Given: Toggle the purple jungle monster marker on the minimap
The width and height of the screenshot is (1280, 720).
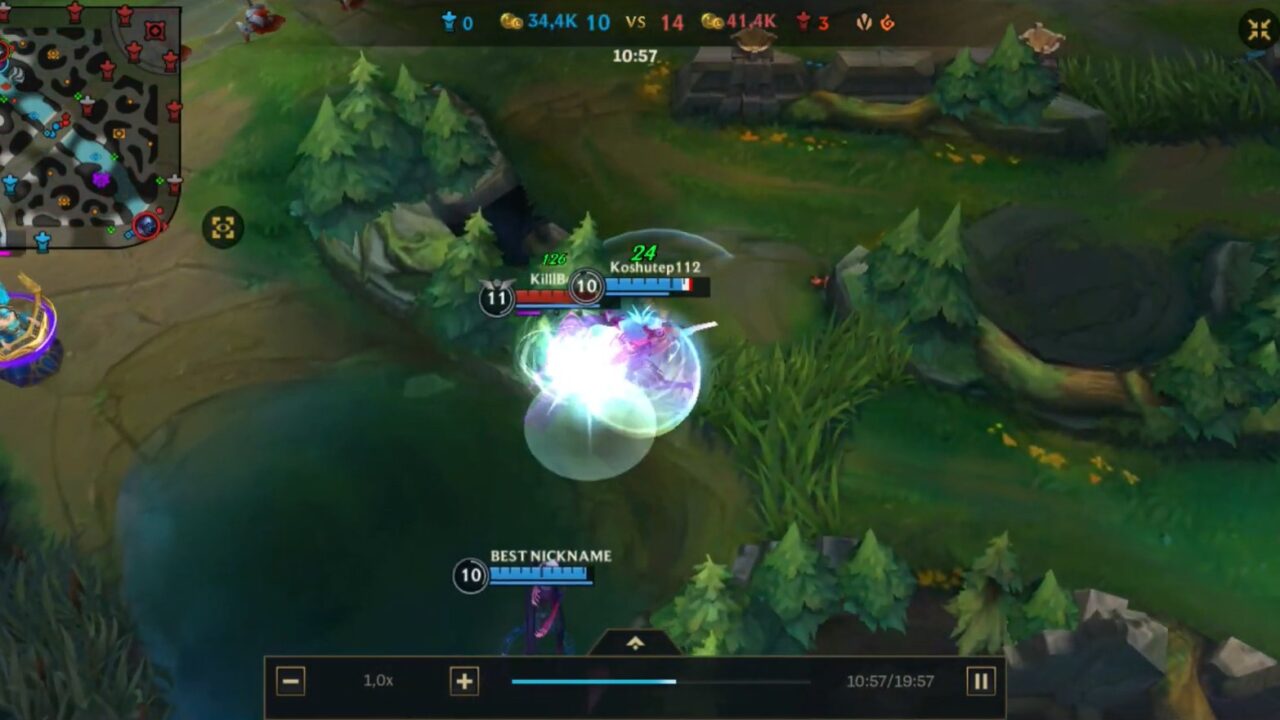Looking at the screenshot, I should (101, 179).
